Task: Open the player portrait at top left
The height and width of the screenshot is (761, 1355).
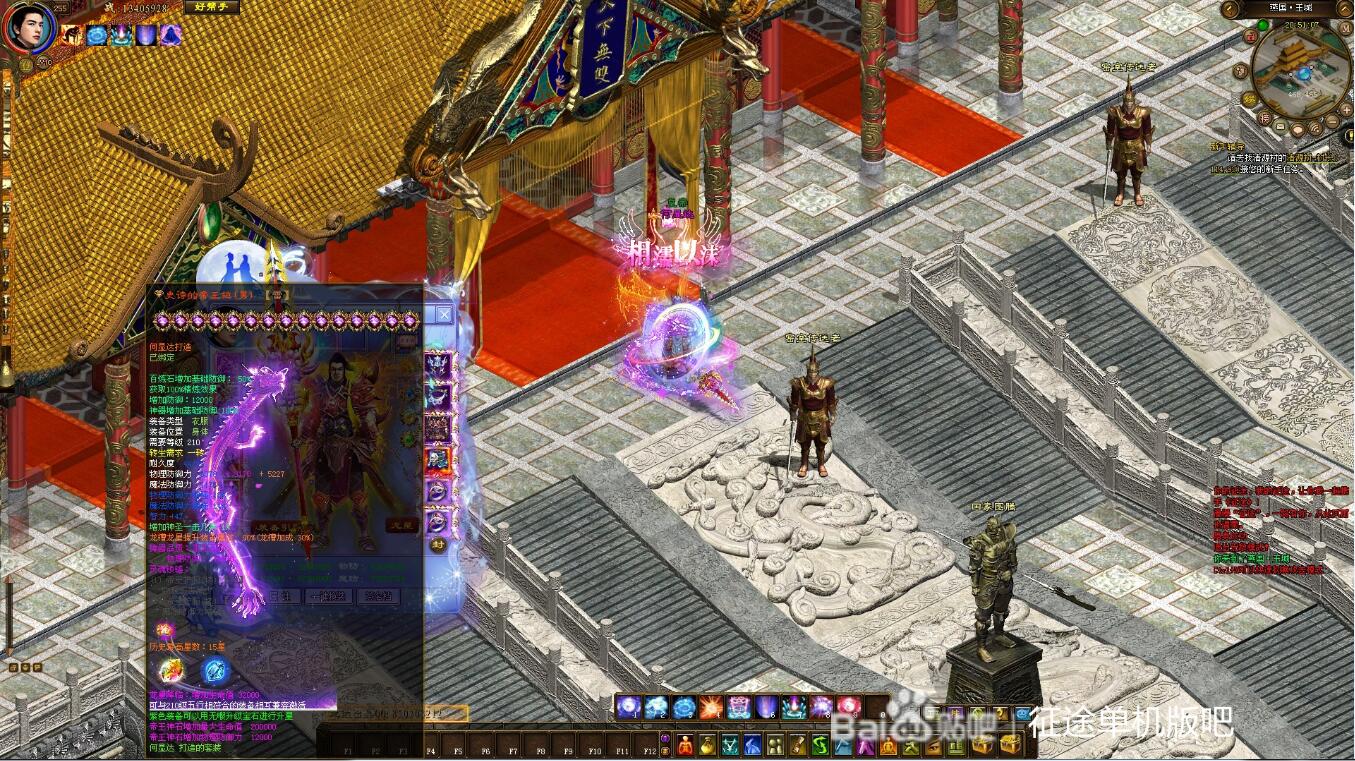Action: tap(29, 28)
